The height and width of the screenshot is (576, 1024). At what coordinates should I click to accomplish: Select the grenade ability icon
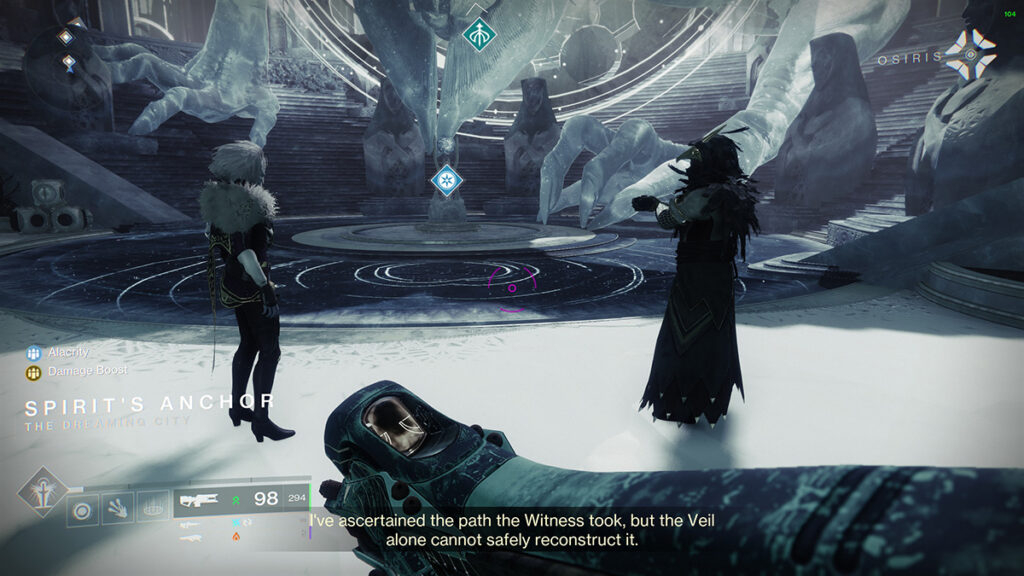pyautogui.click(x=83, y=510)
